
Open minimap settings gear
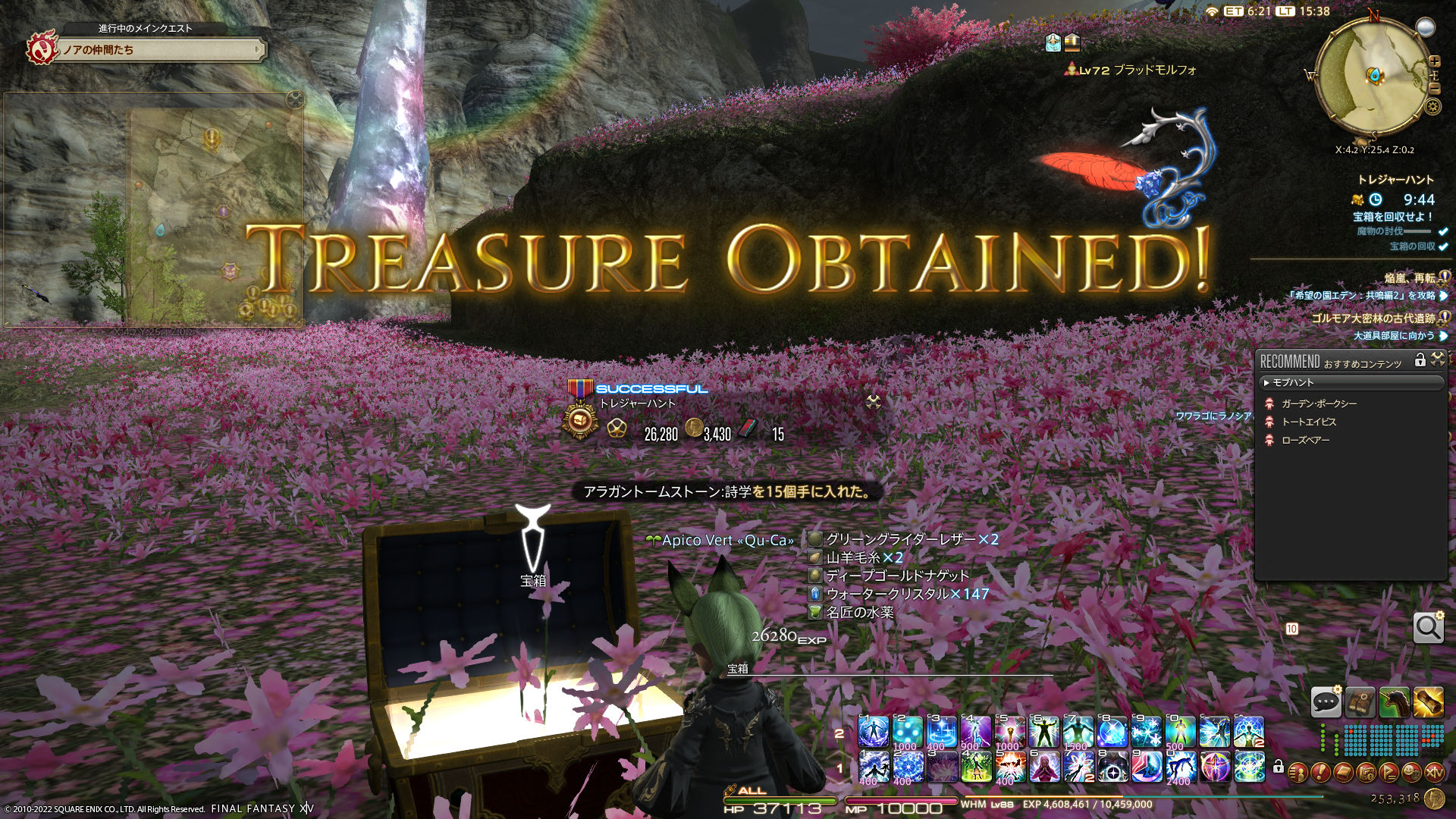point(1432,106)
